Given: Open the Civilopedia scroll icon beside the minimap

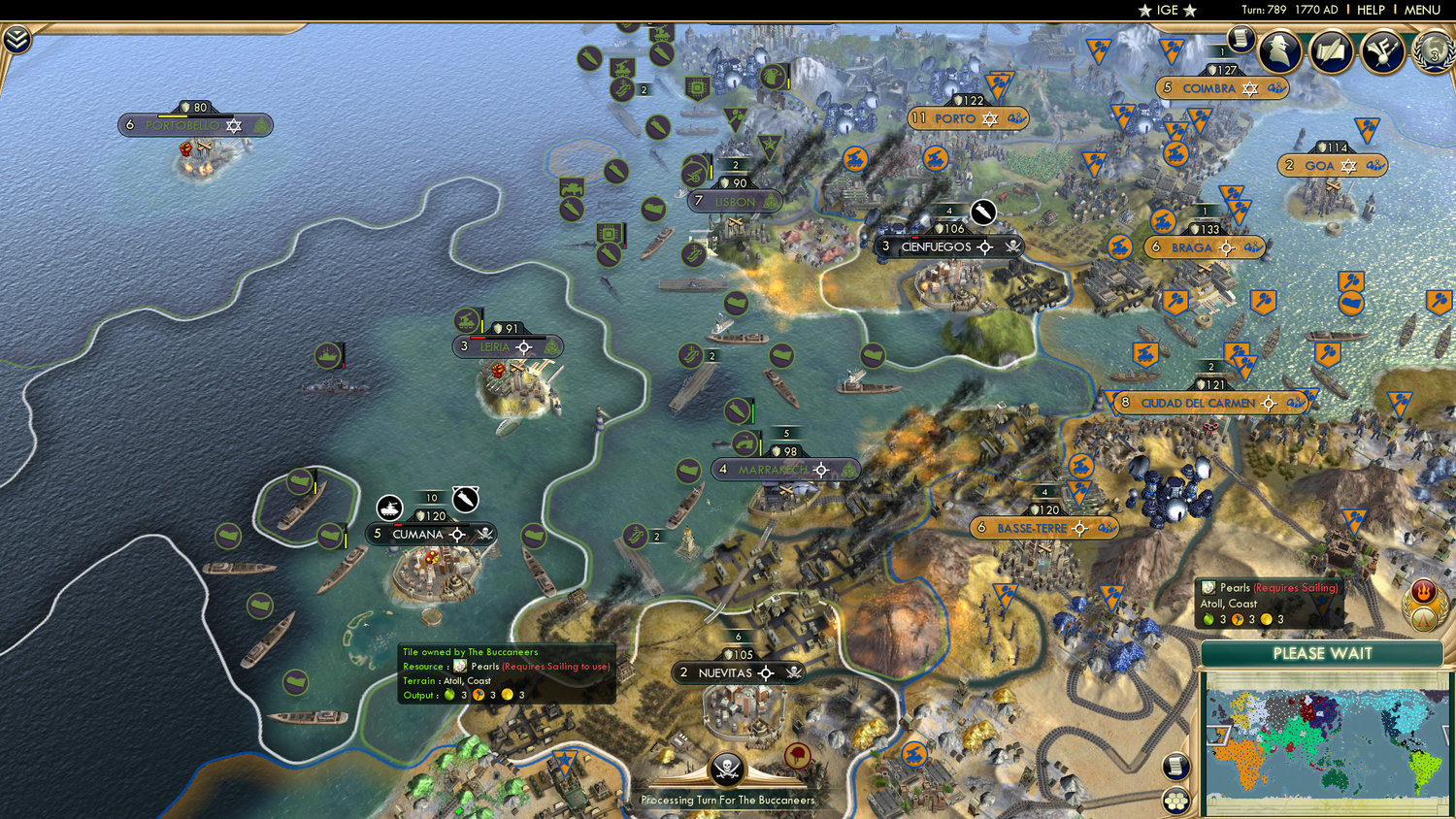Looking at the screenshot, I should 1175,768.
